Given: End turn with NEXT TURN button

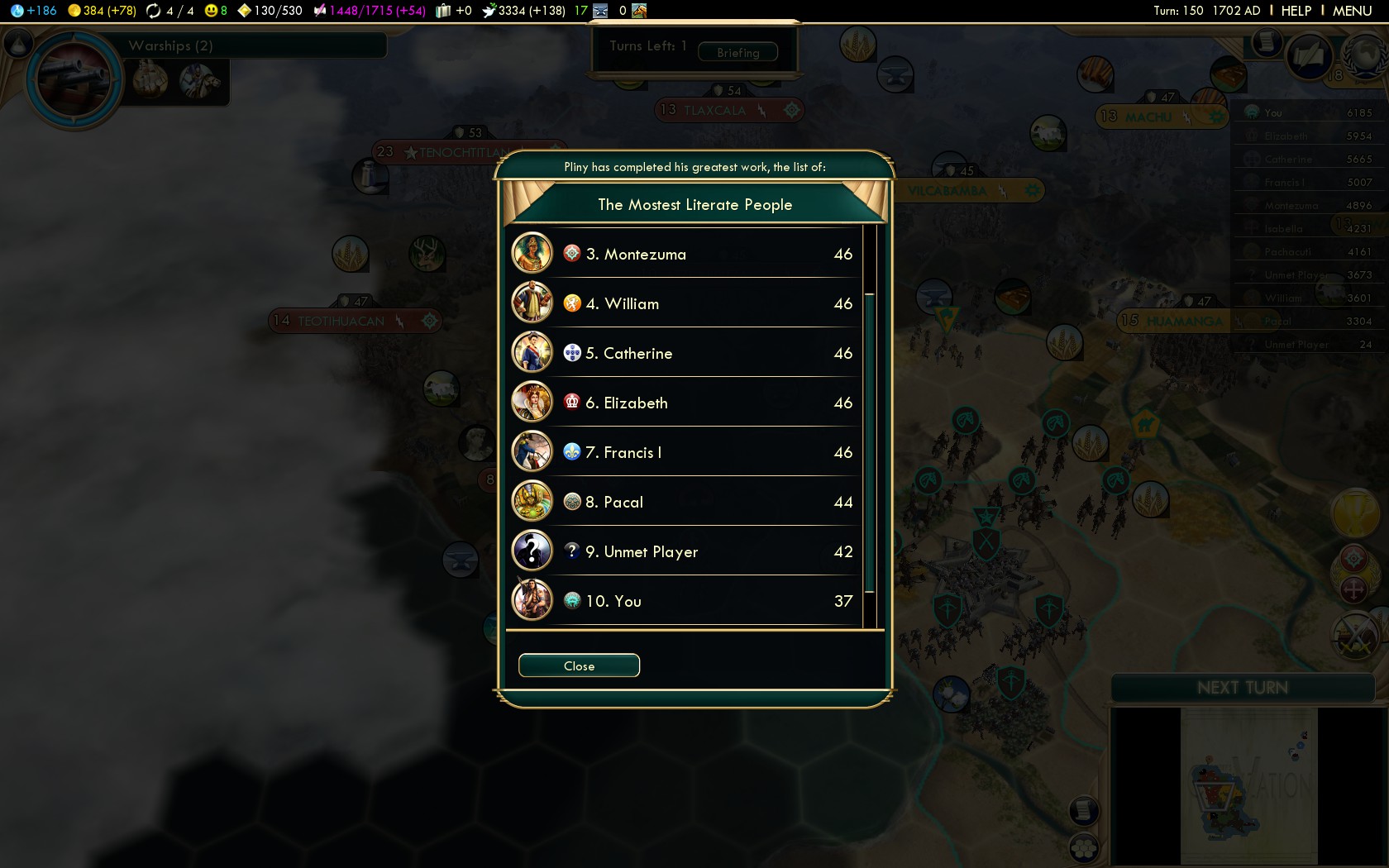Looking at the screenshot, I should coord(1242,688).
